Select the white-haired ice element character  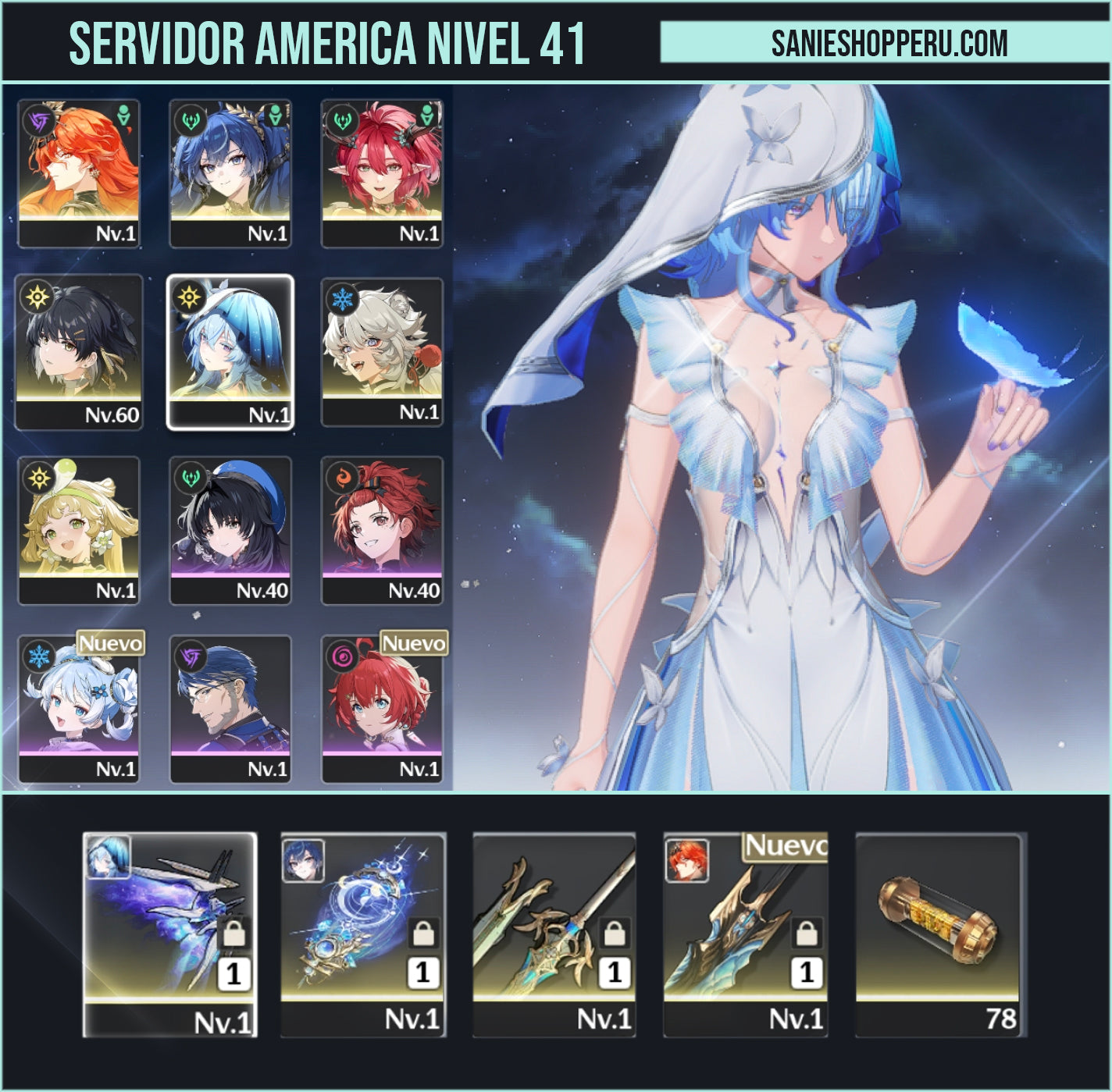pyautogui.click(x=382, y=351)
